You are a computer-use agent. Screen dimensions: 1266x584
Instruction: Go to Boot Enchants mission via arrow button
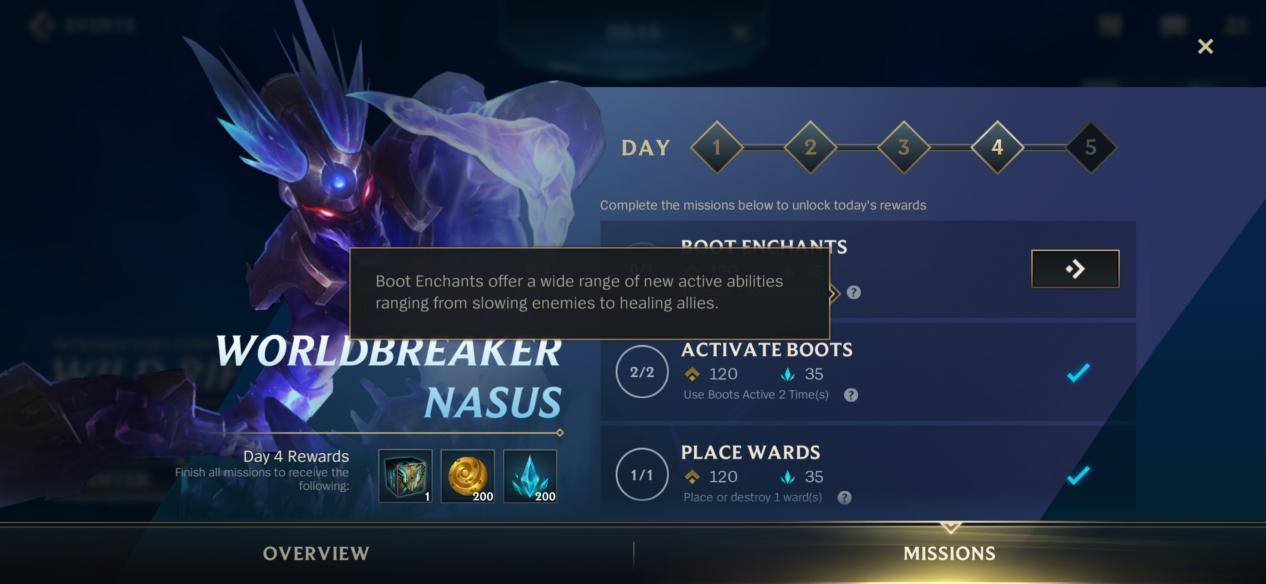tap(1075, 269)
